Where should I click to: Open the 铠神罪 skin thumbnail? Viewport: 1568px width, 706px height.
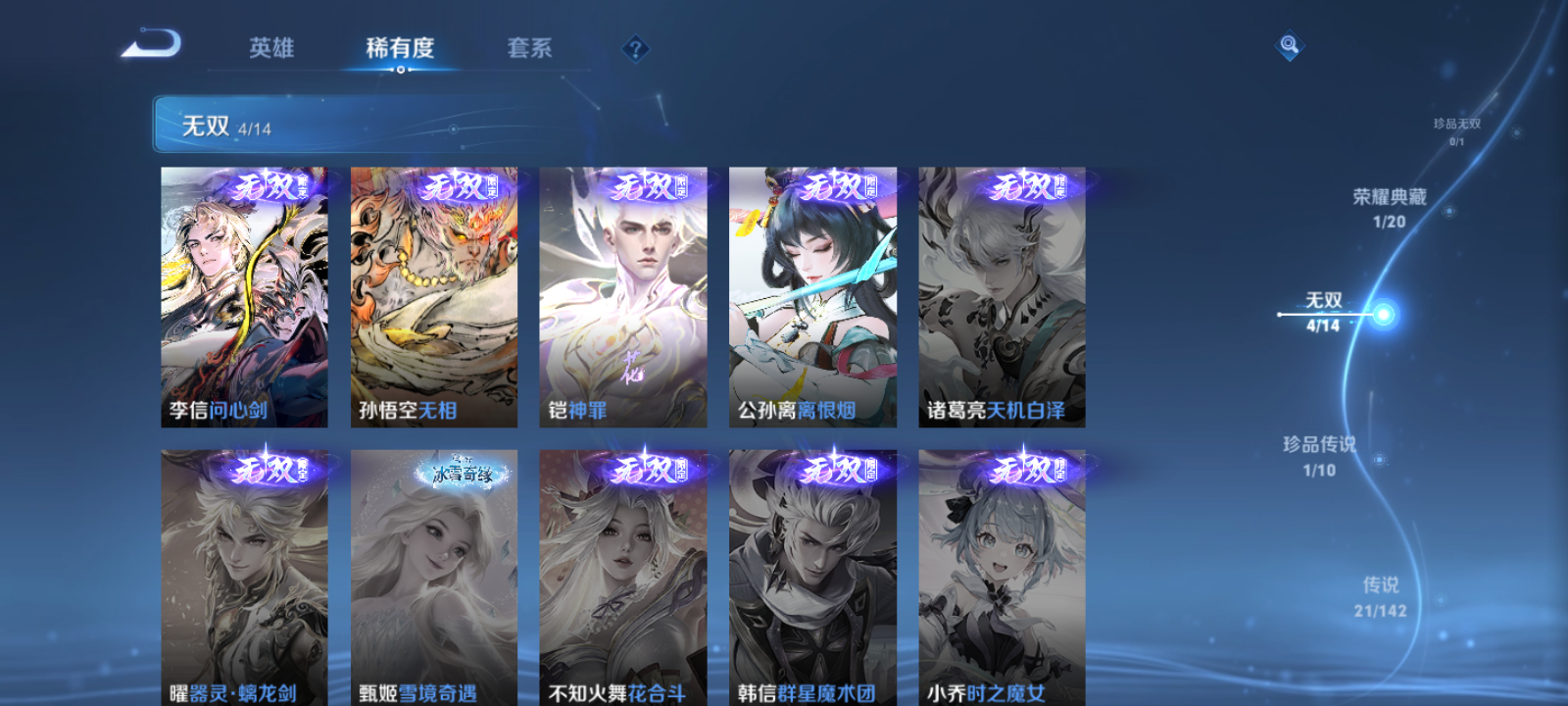[623, 294]
